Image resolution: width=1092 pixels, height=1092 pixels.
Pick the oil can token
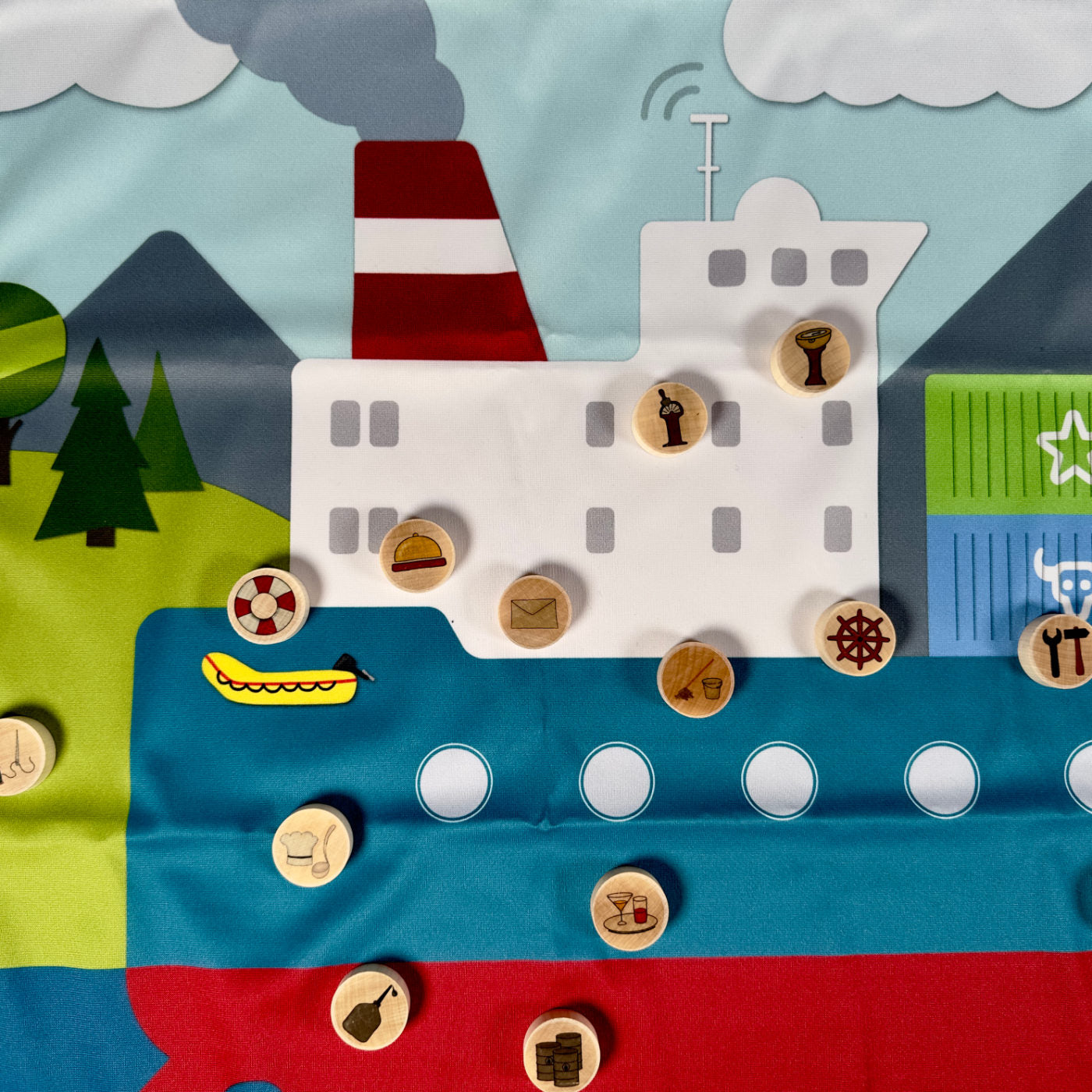pos(370,1007)
